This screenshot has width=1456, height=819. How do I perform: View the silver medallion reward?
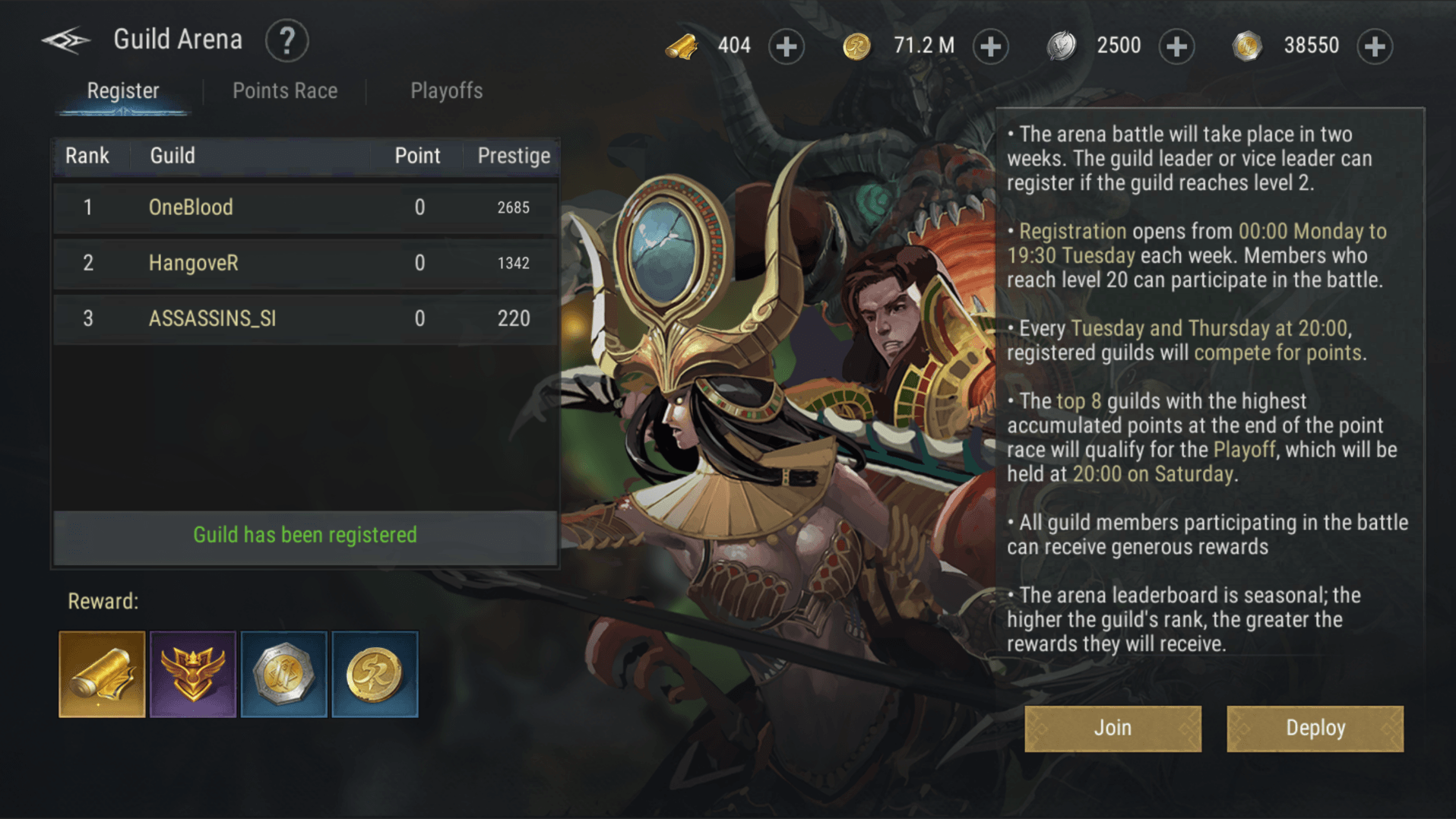click(x=283, y=674)
